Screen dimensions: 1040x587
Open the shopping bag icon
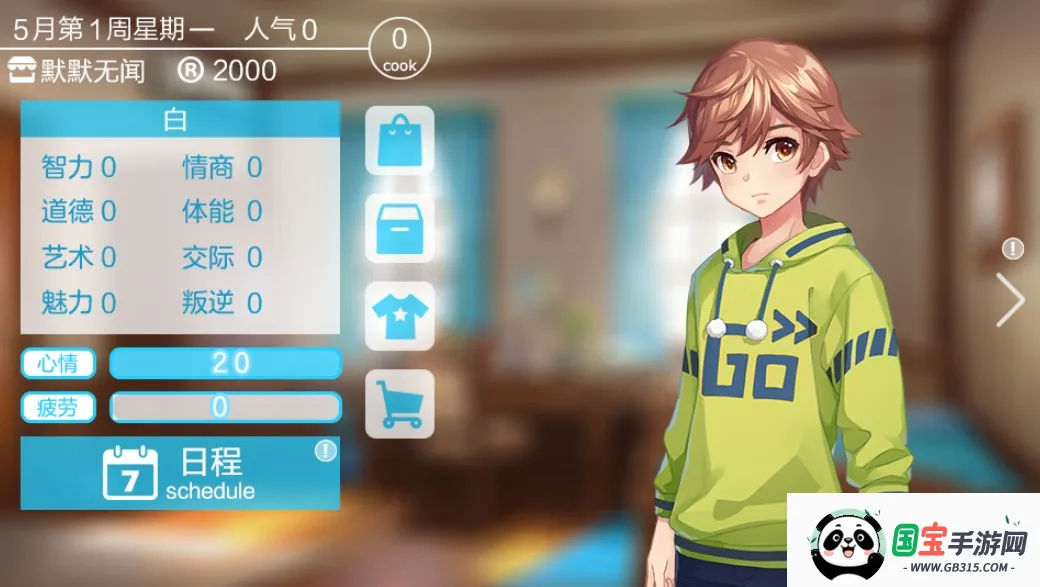click(400, 141)
